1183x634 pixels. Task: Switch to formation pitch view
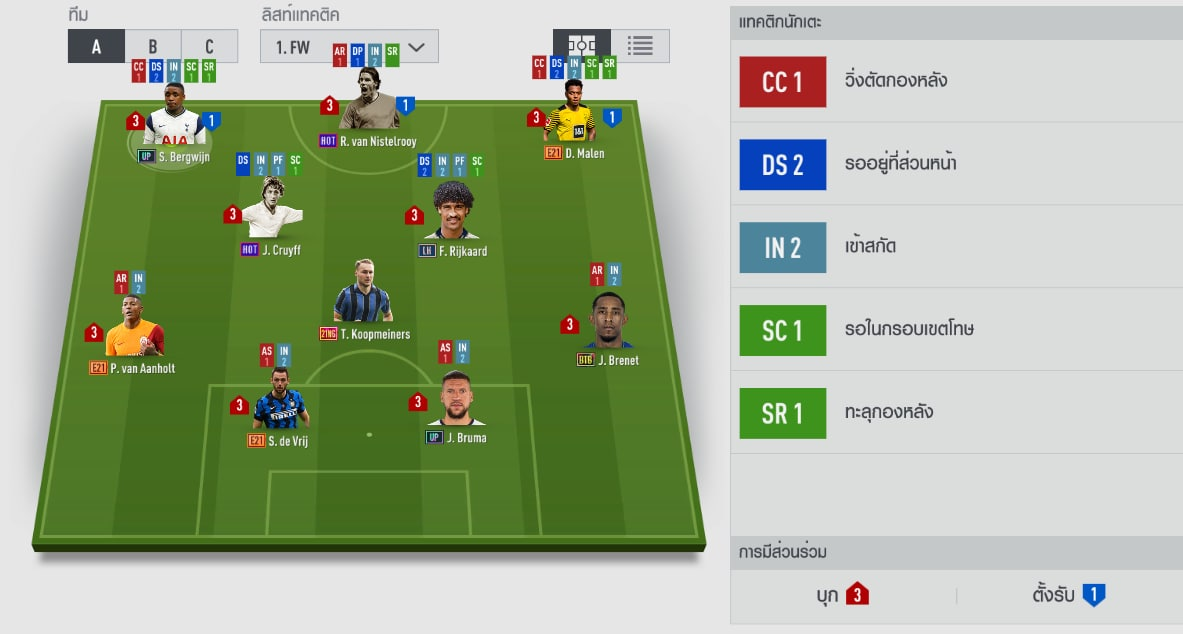(x=582, y=46)
